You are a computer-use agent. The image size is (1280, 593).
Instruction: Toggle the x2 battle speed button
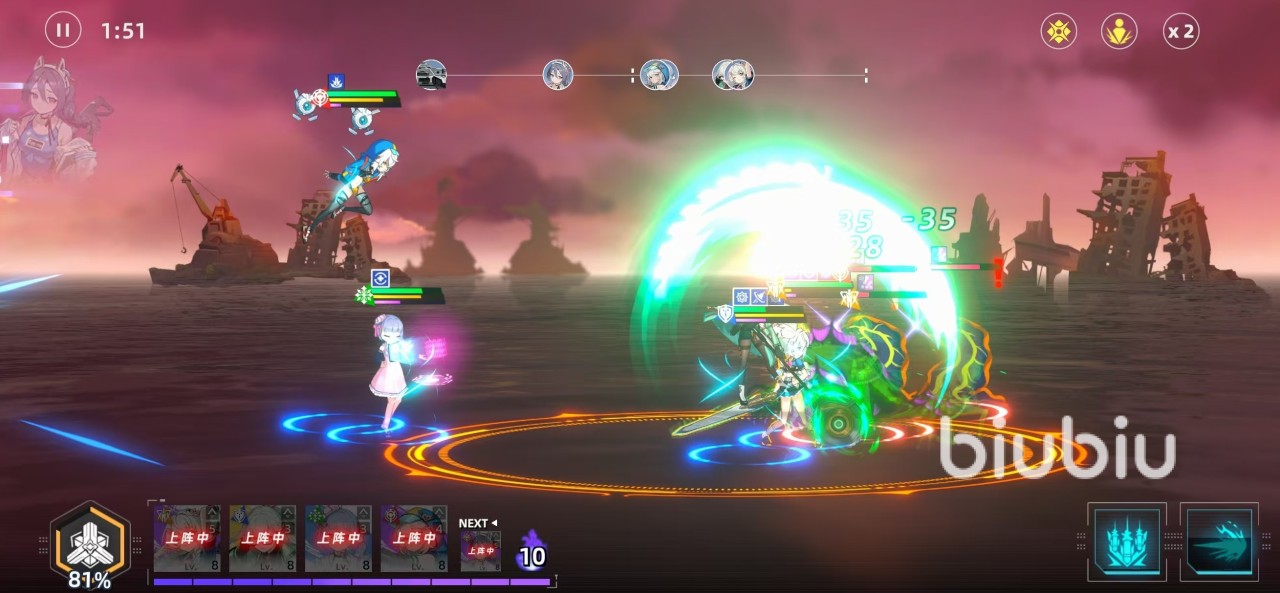[1180, 31]
